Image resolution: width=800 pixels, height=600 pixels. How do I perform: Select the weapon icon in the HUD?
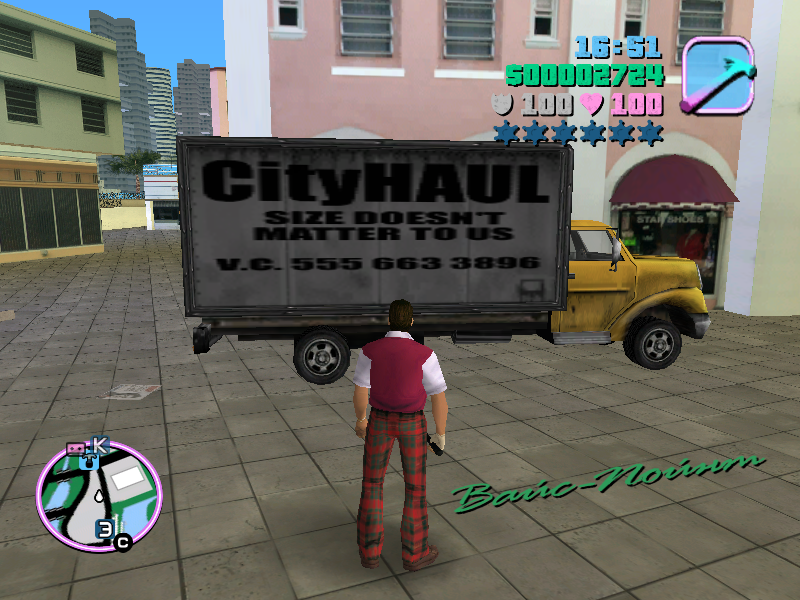[x=717, y=76]
